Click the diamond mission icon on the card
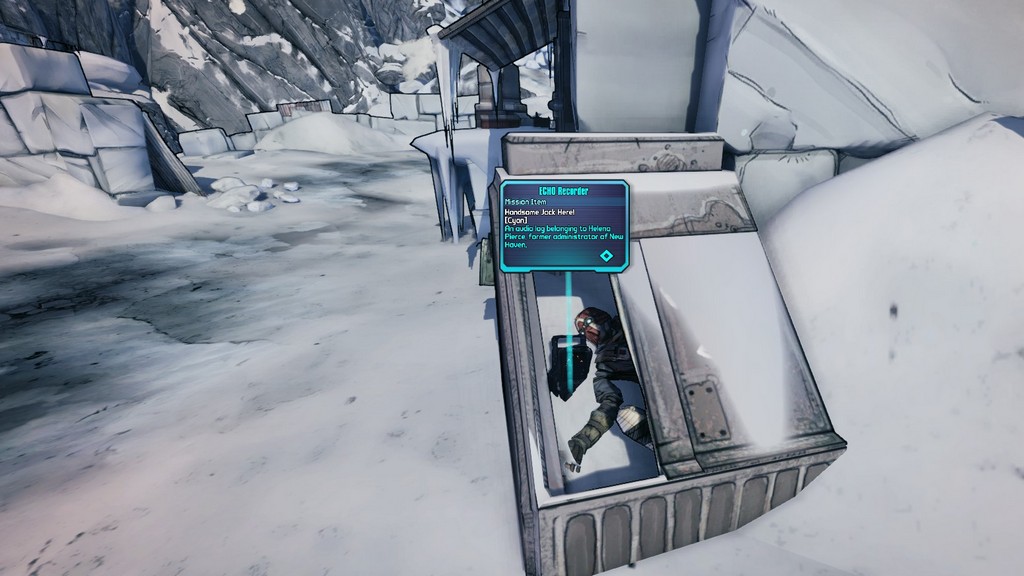The image size is (1024, 576). [606, 256]
